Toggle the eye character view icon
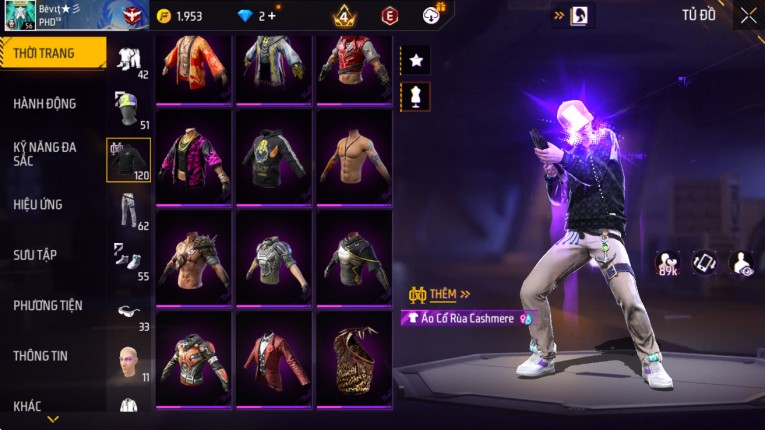 (x=742, y=262)
